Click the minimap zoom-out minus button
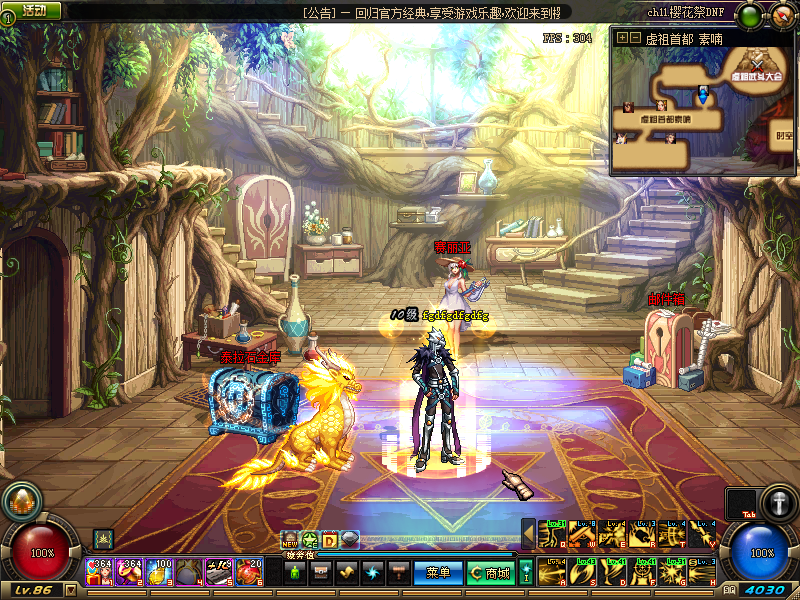This screenshot has width=800, height=600. 635,38
